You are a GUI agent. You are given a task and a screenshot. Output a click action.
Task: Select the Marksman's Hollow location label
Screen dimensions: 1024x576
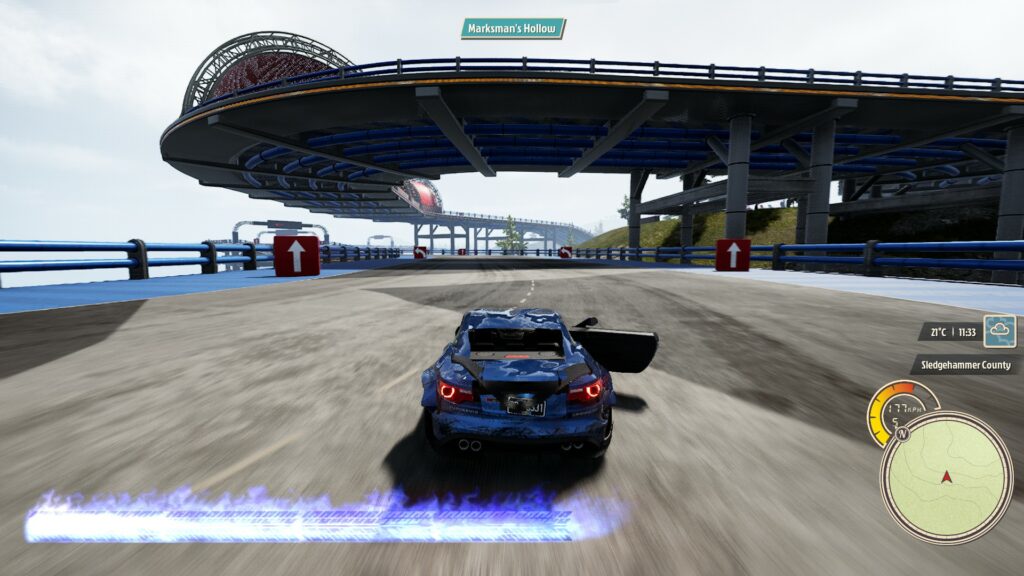pos(513,29)
